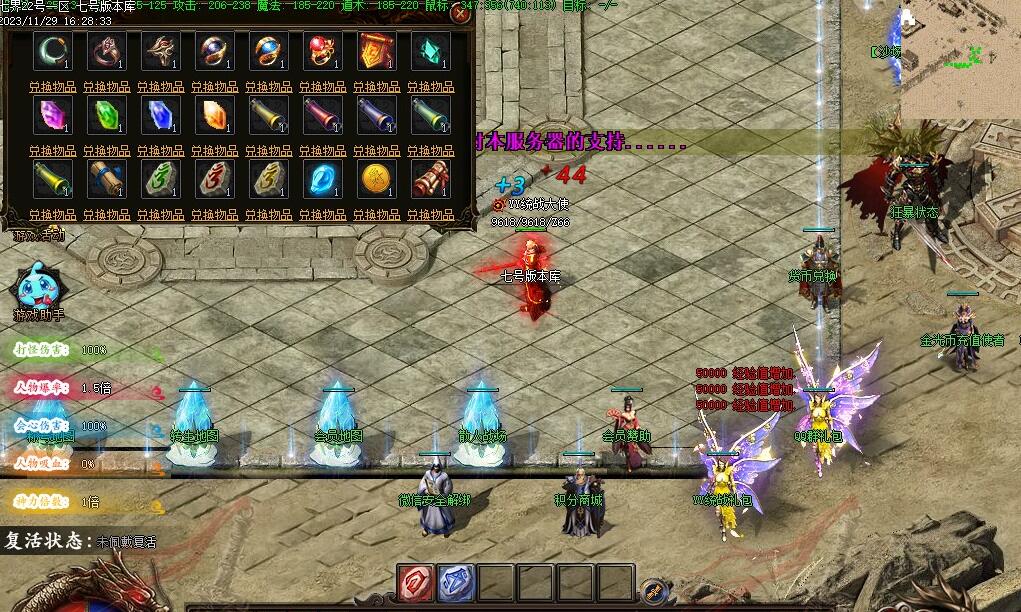Use the red rune hotbar slot
The height and width of the screenshot is (612, 1021).
coord(415,583)
